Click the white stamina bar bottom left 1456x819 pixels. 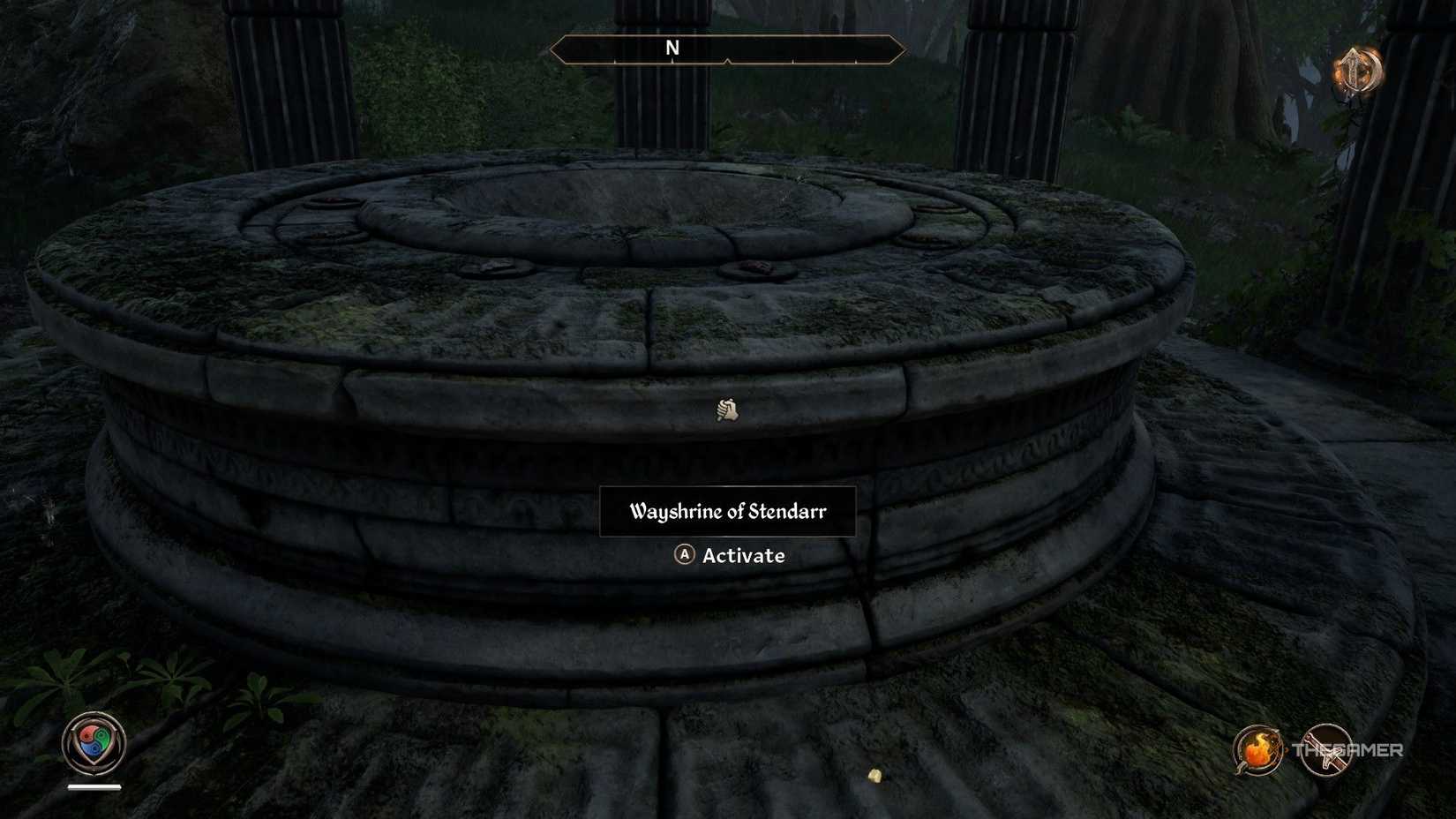pos(94,786)
